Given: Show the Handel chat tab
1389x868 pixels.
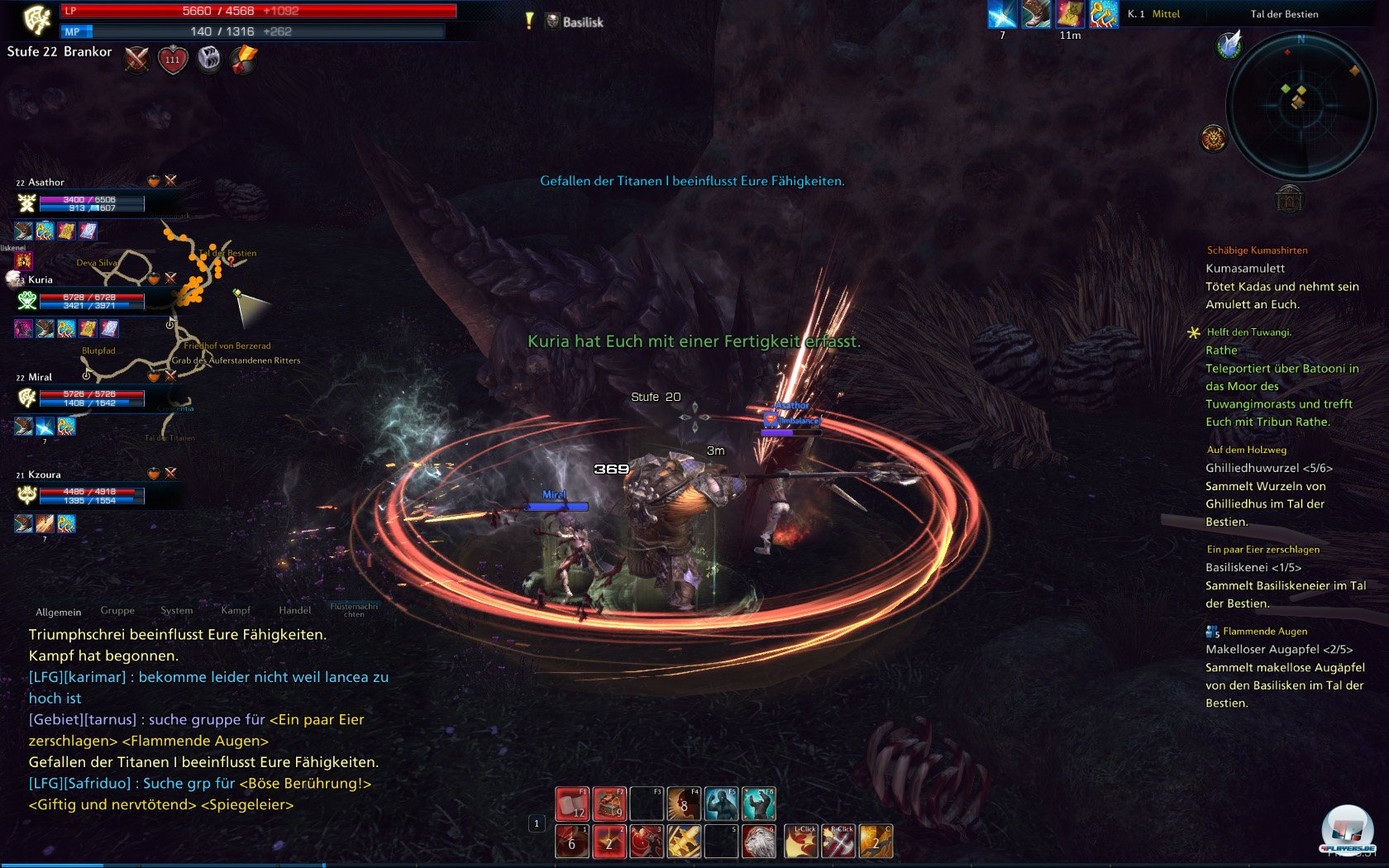Looking at the screenshot, I should click(x=294, y=611).
